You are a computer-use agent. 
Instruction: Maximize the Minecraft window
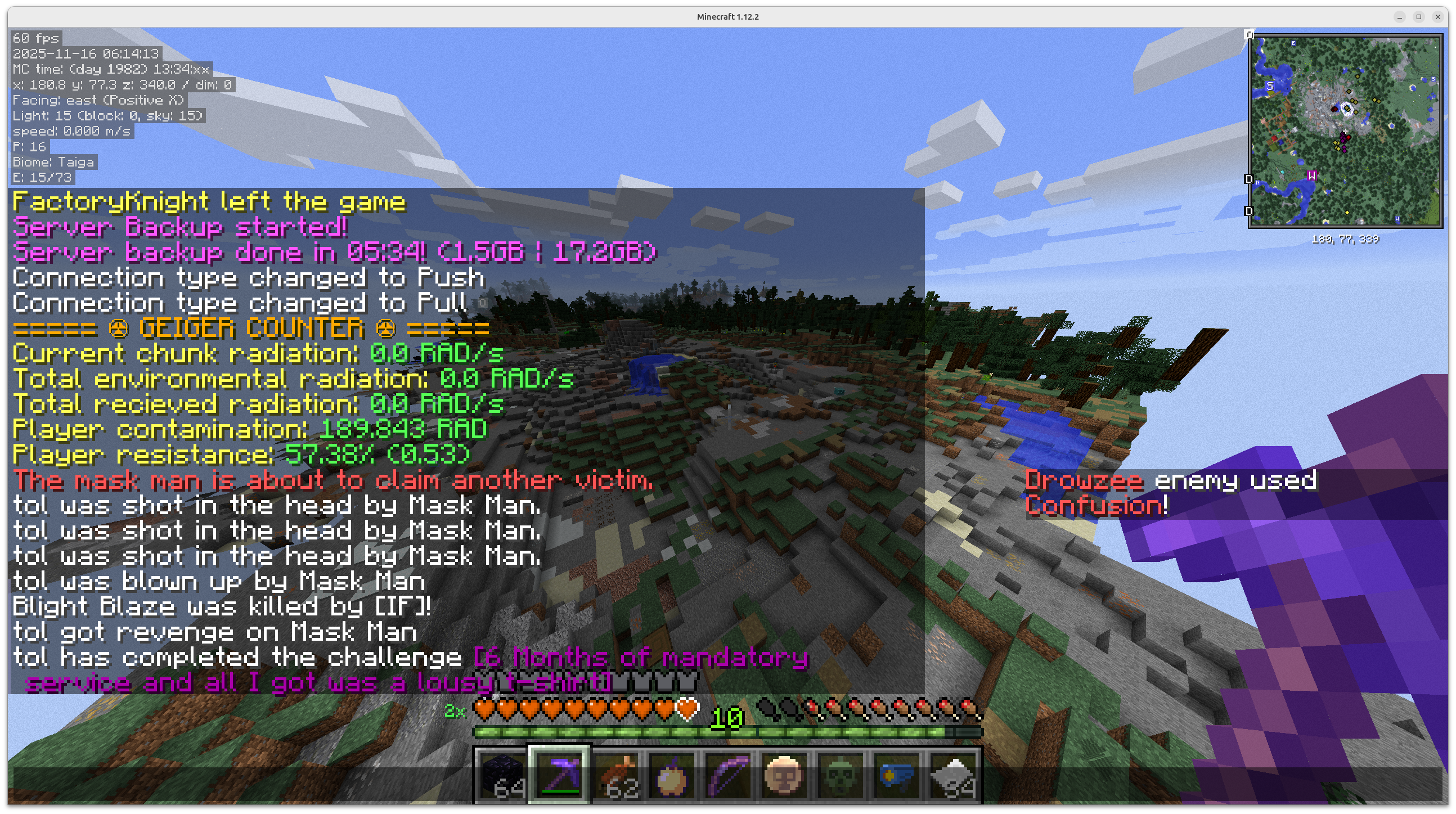pos(1419,17)
